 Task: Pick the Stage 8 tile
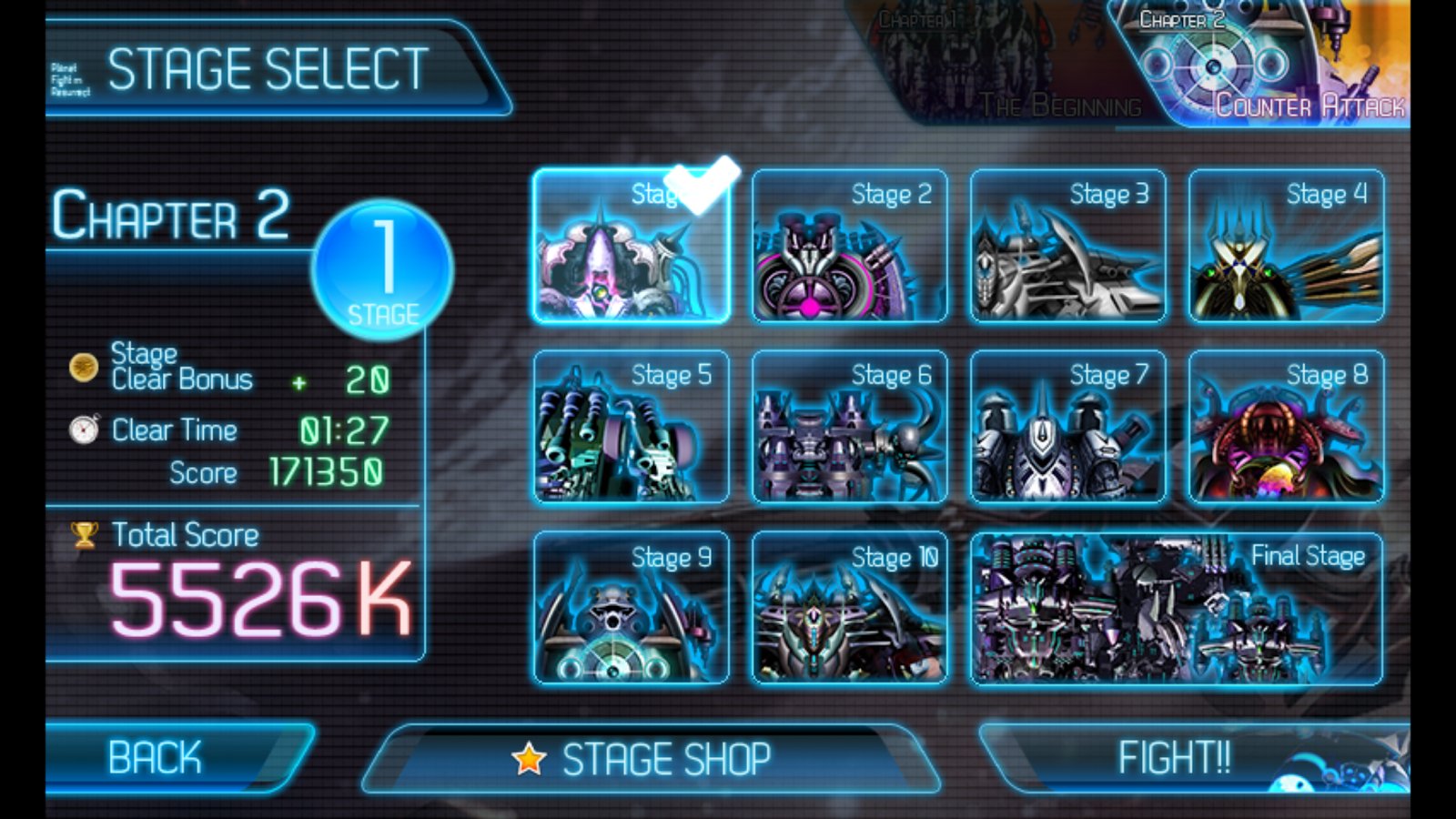1286,428
